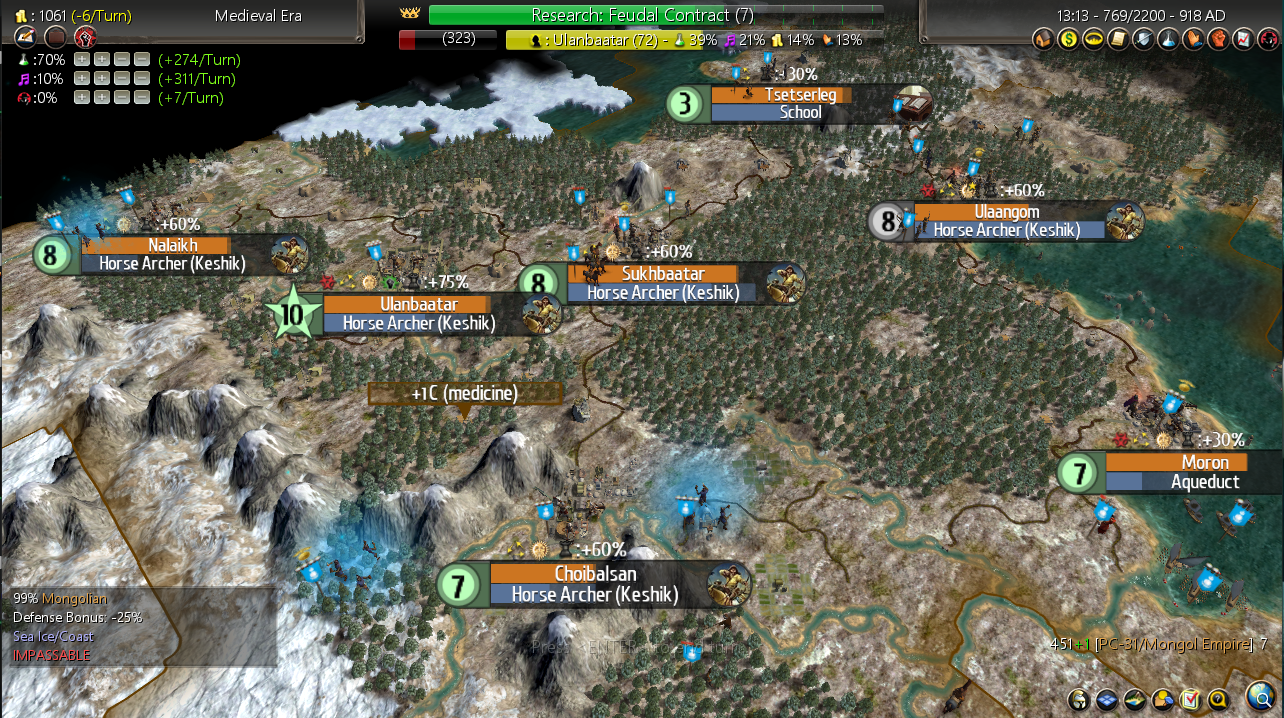
Task: Open the Moron city building an Aqueduct
Action: point(1176,473)
